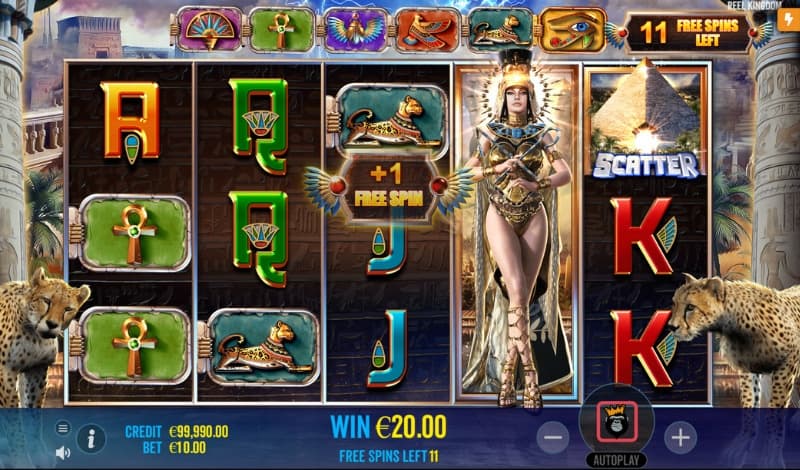Open the hamburger menu
Screen dimensions: 800x470
(63, 428)
